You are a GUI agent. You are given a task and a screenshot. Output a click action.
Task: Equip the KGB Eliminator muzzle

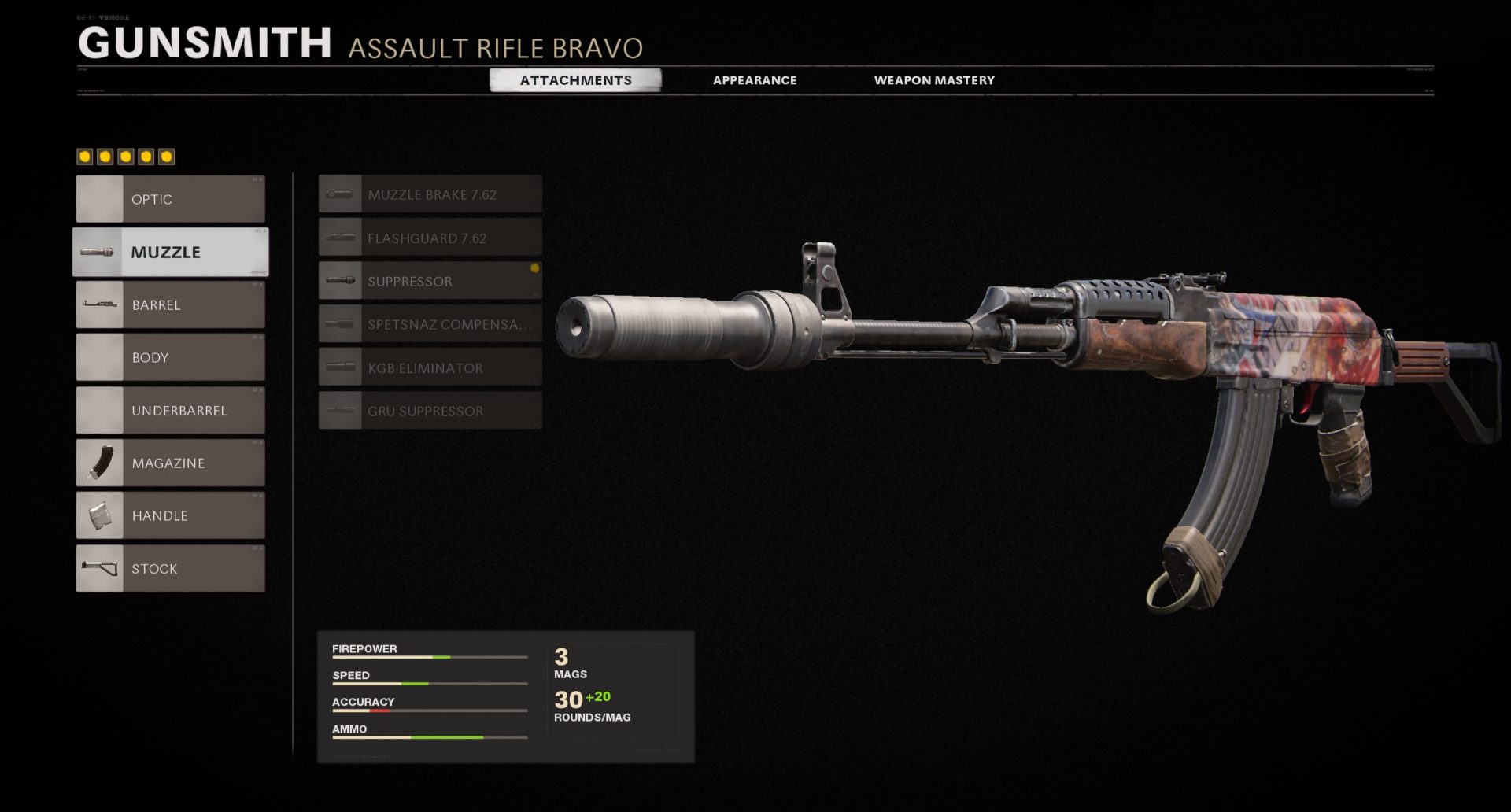click(x=430, y=367)
